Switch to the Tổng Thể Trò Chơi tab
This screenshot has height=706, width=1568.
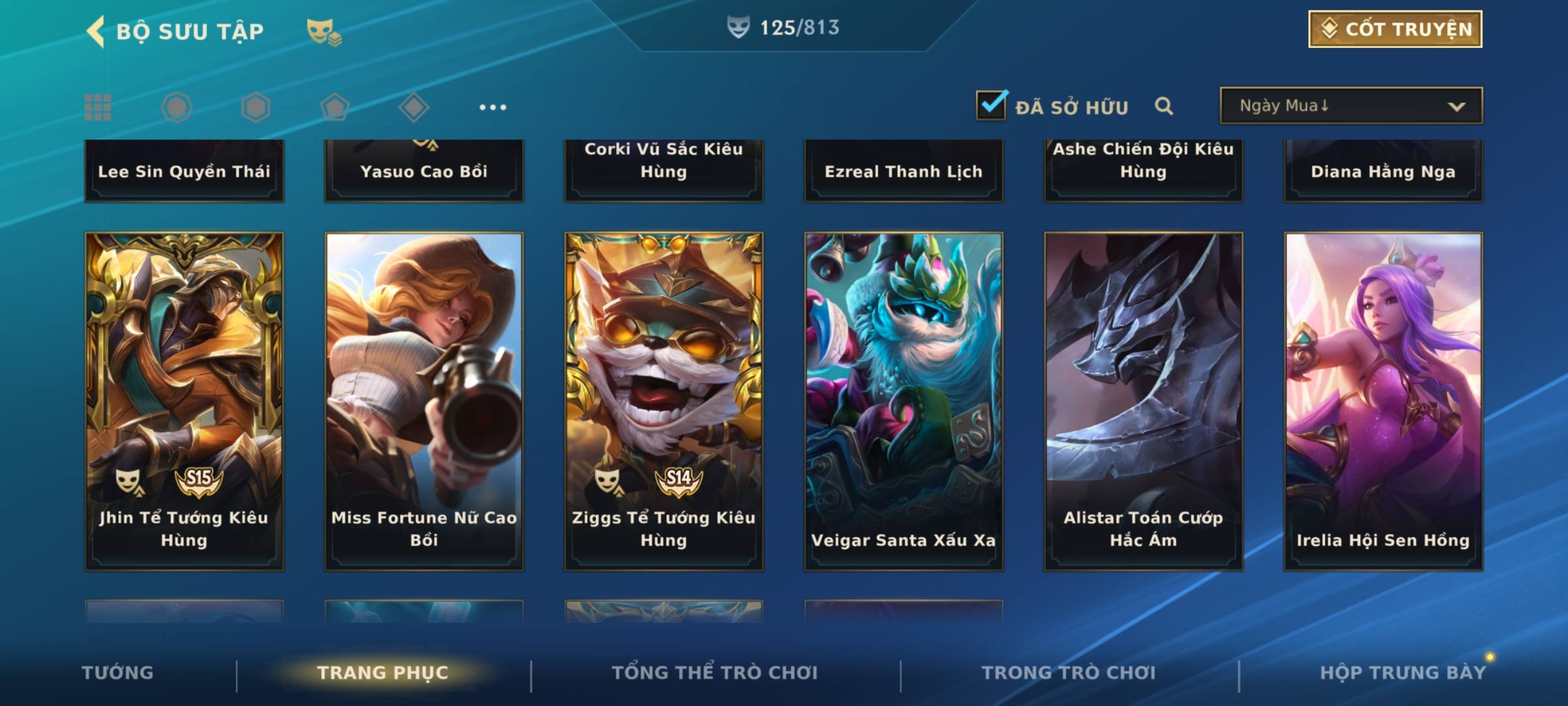point(715,672)
